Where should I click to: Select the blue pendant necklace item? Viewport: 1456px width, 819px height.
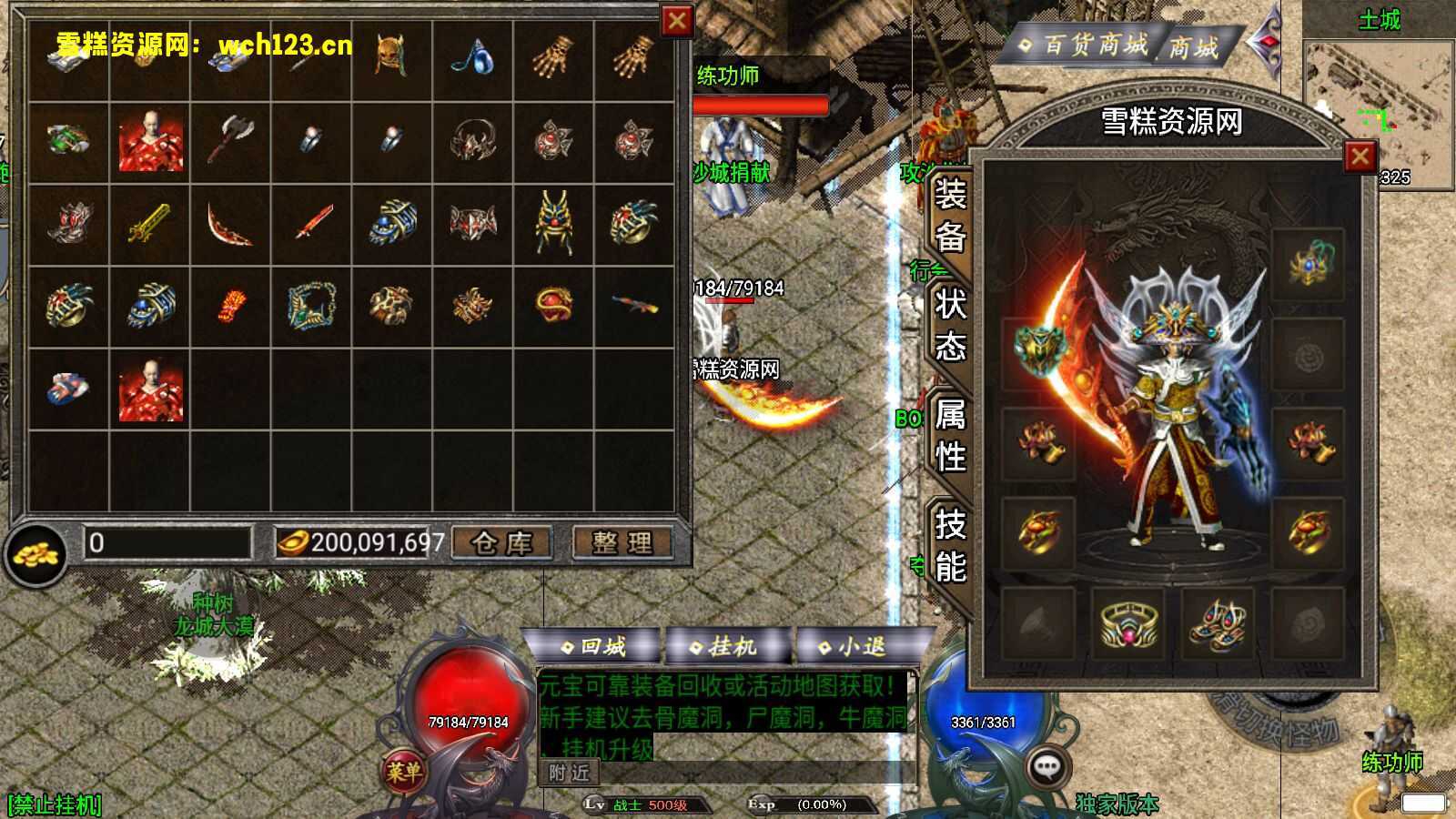tap(472, 57)
